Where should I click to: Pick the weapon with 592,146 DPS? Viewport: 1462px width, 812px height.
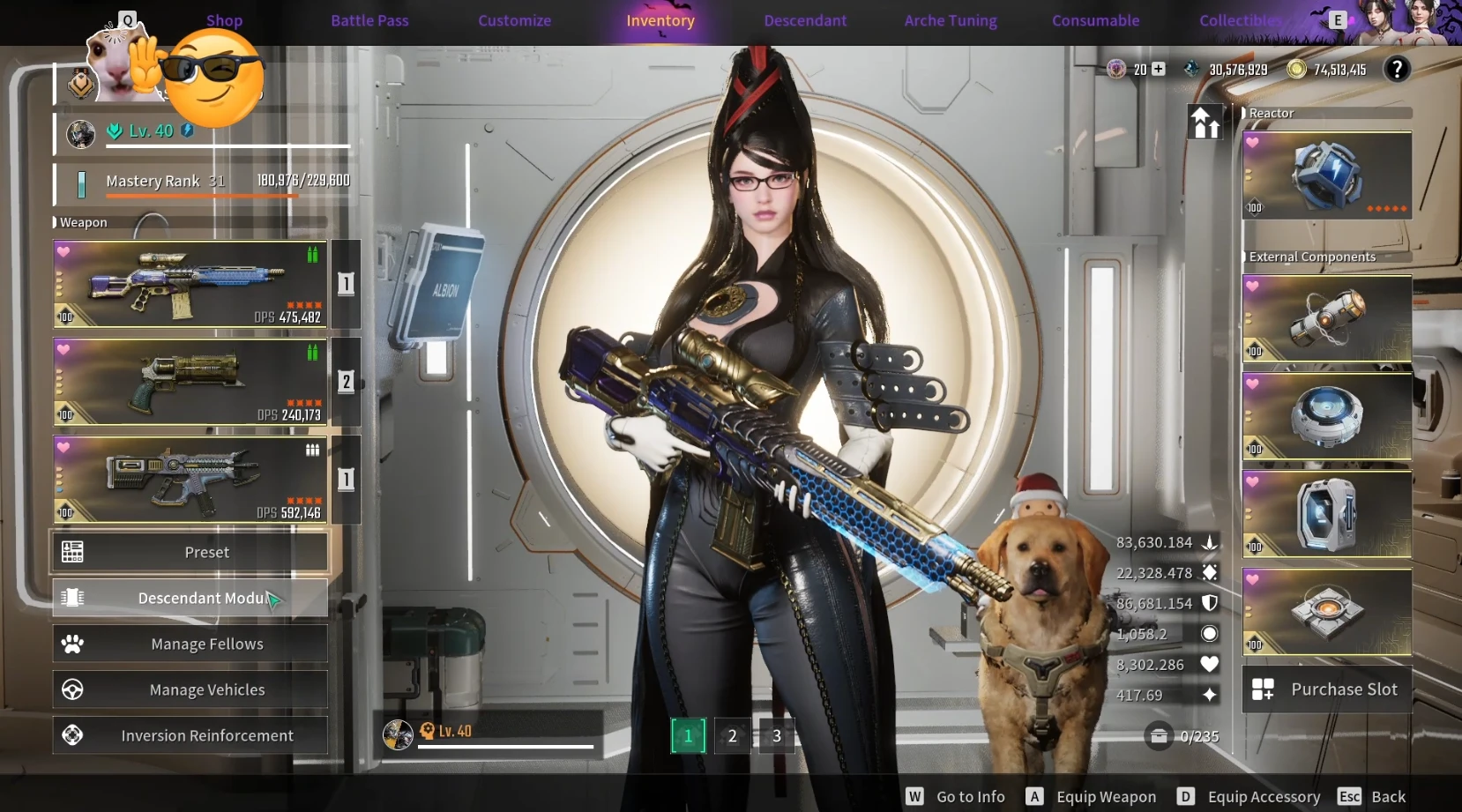[x=190, y=480]
